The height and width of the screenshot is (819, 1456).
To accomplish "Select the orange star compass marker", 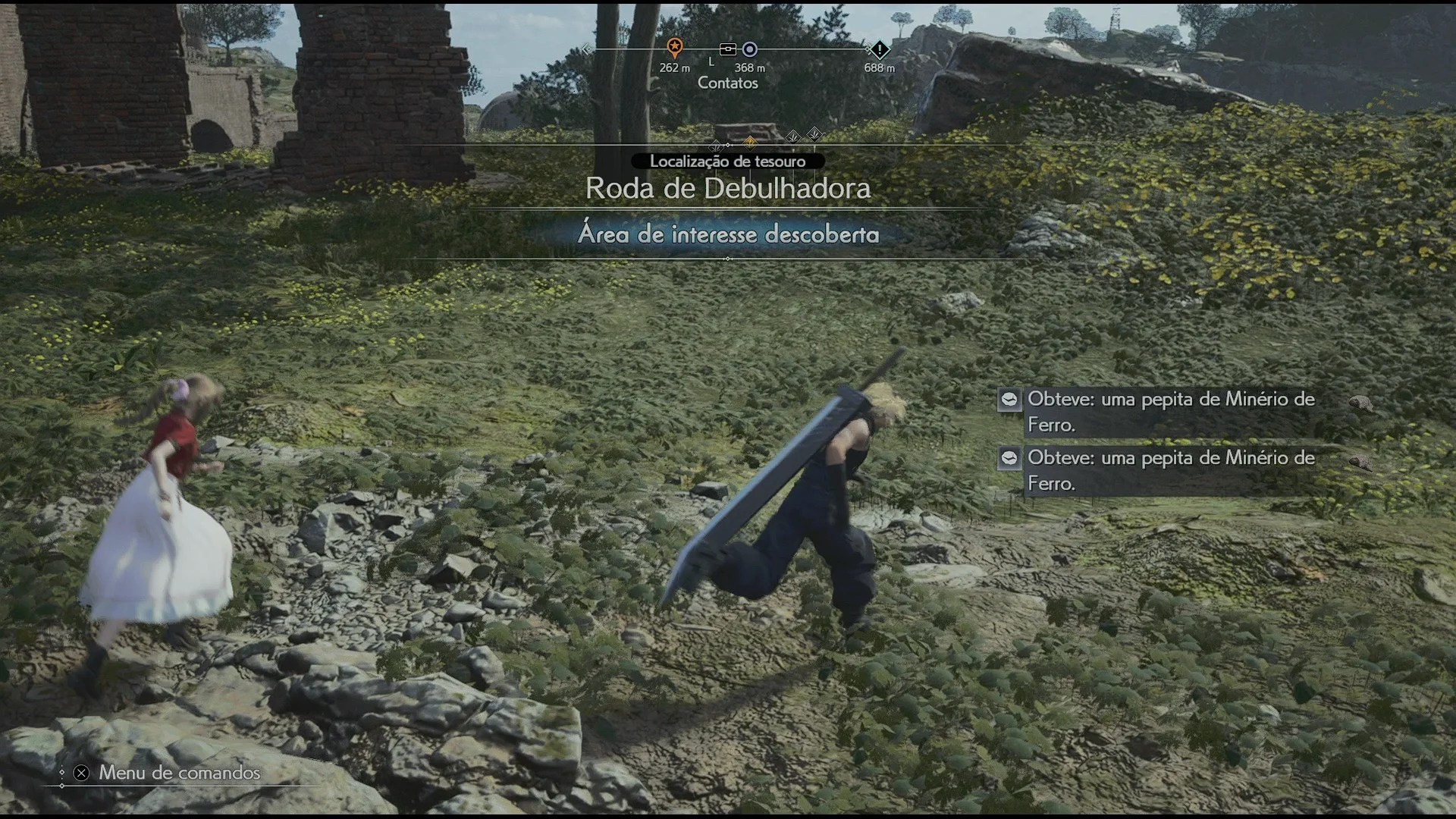I will [x=674, y=48].
